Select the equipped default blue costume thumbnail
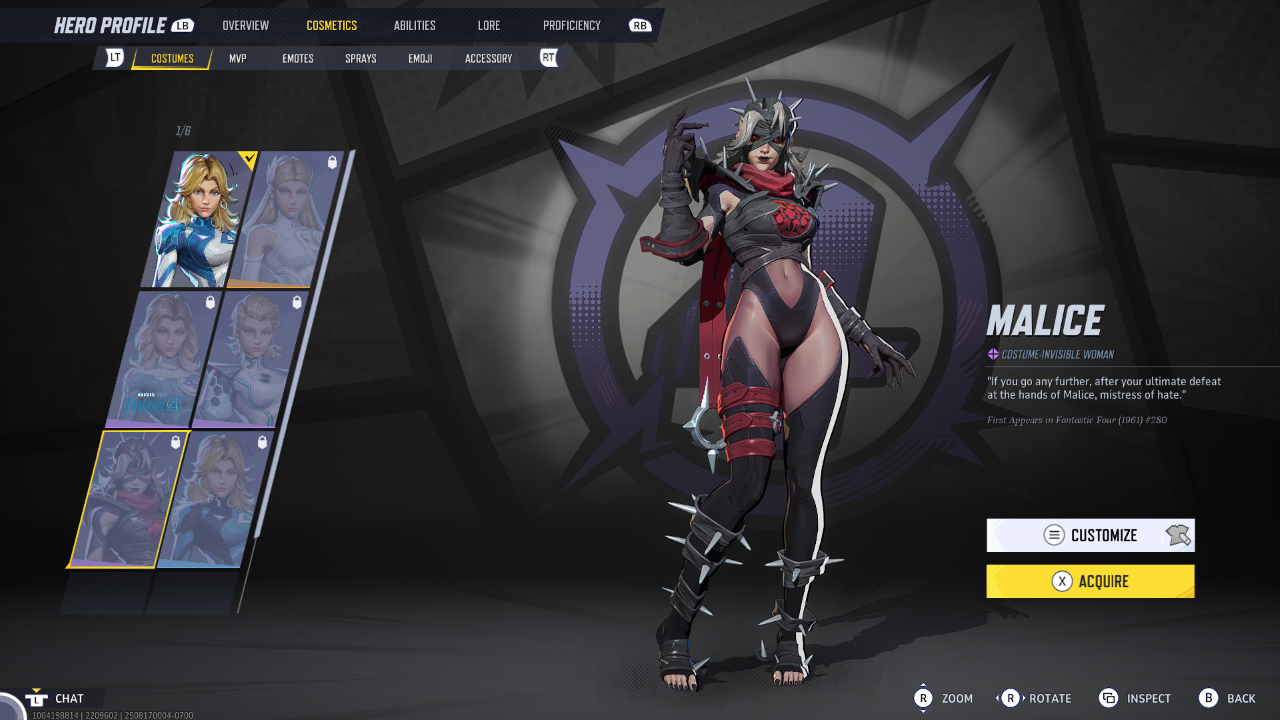This screenshot has width=1280, height=720. [x=198, y=220]
